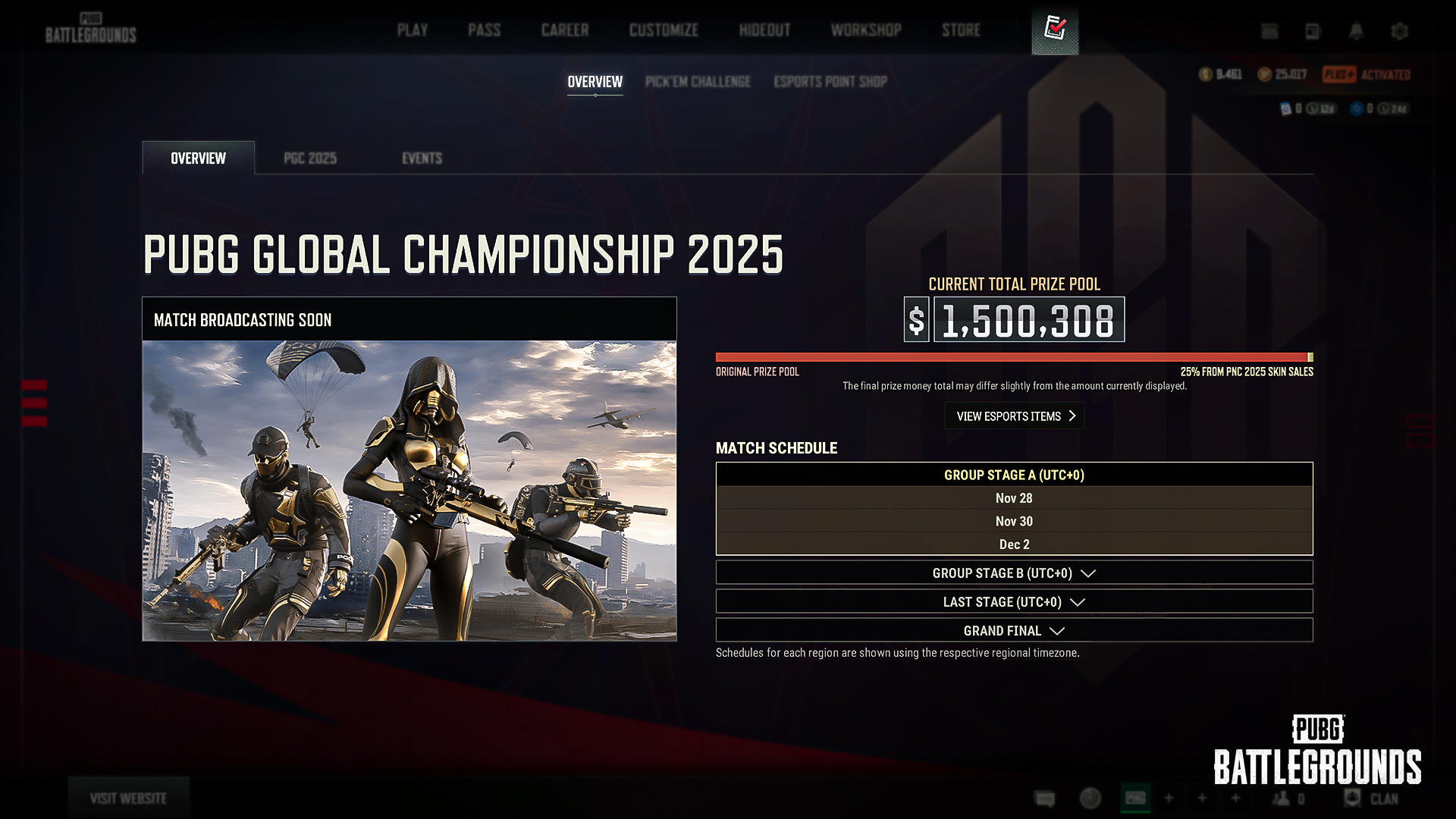The width and height of the screenshot is (1456, 819).
Task: Click the esports checklist icon
Action: 1055,29
